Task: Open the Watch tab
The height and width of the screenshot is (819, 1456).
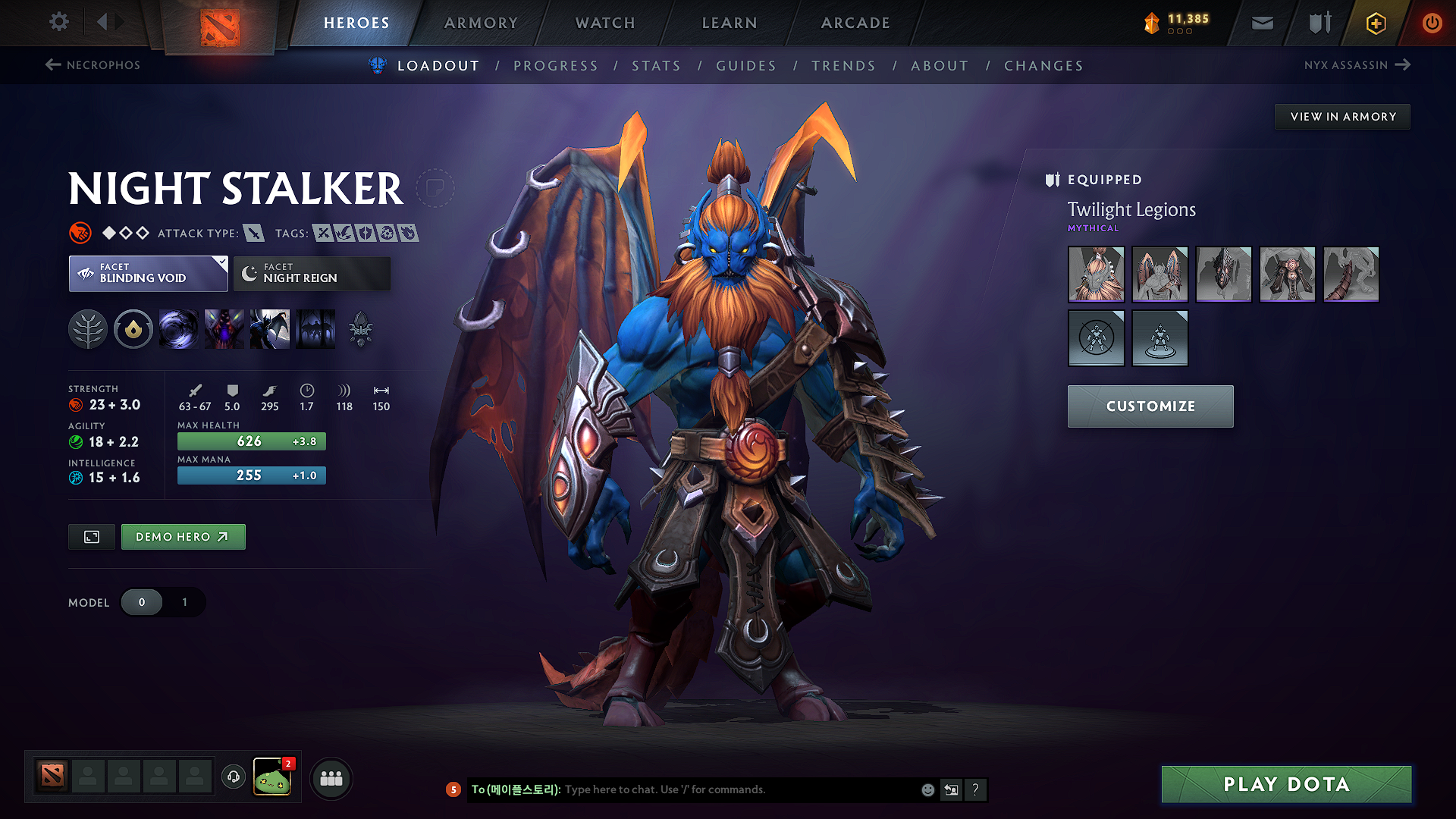Action: 605,23
